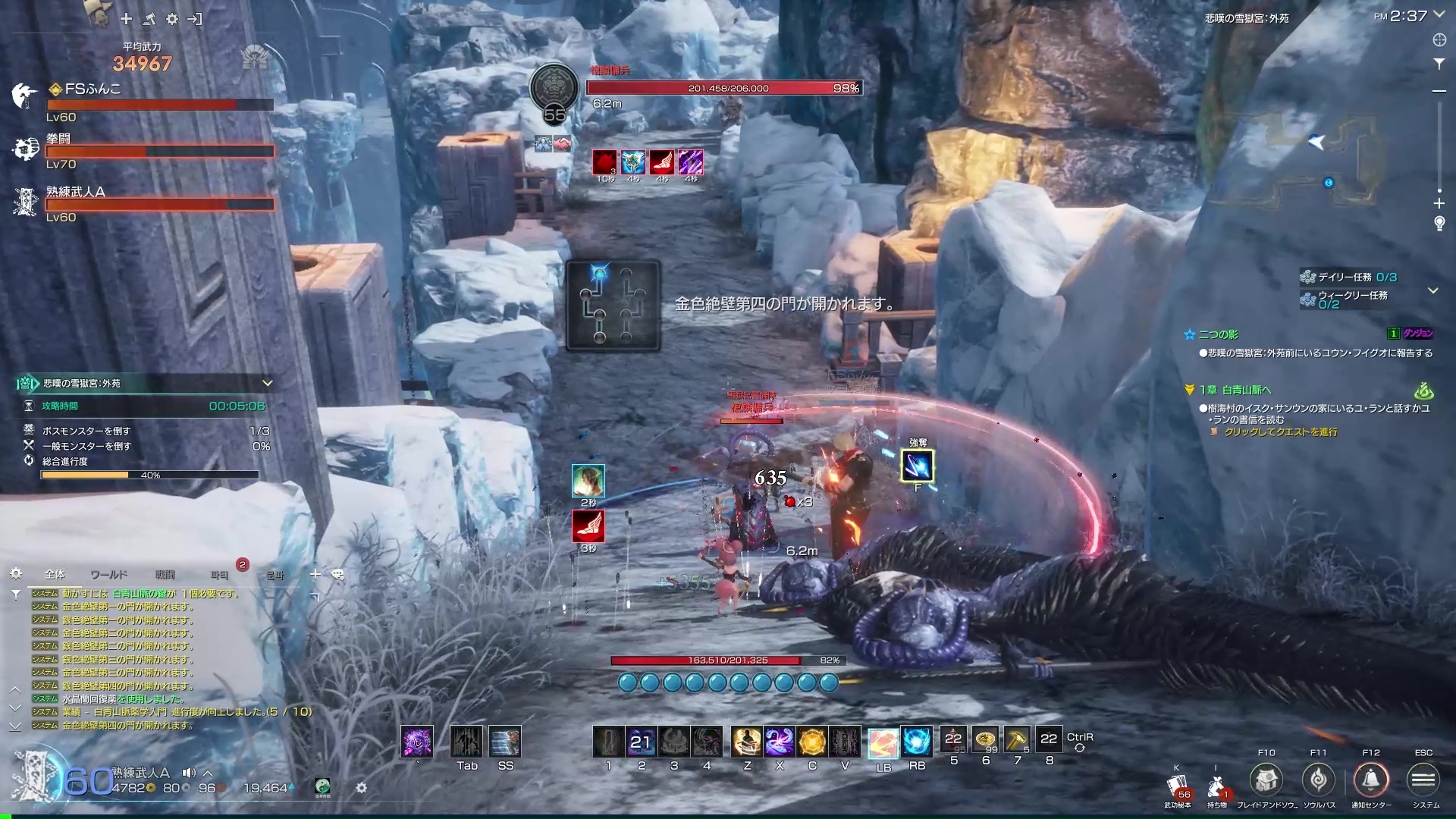The image size is (1456, 819).
Task: Add a new chat tab with plus
Action: click(315, 575)
